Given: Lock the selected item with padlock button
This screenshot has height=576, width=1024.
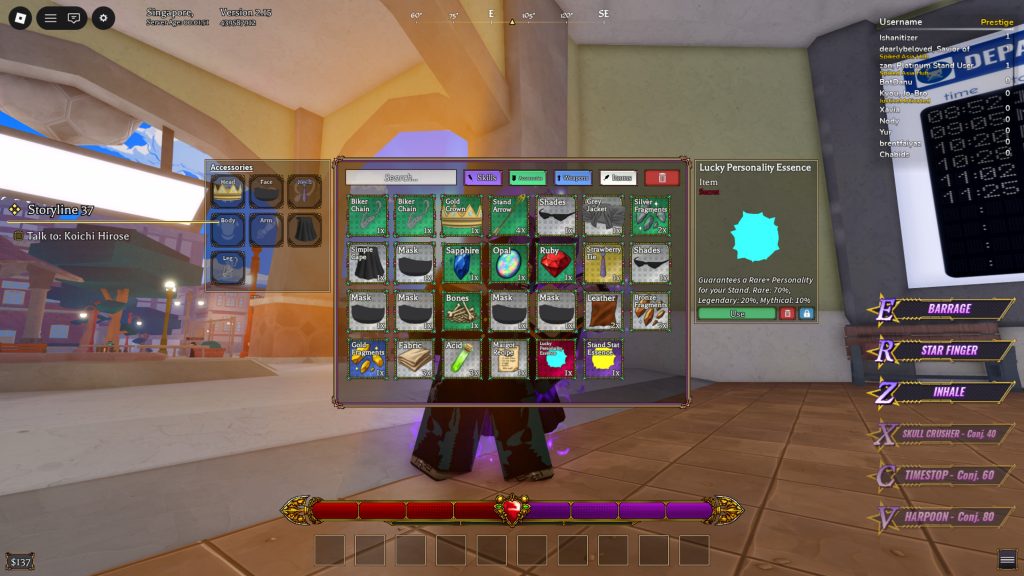Looking at the screenshot, I should (807, 314).
